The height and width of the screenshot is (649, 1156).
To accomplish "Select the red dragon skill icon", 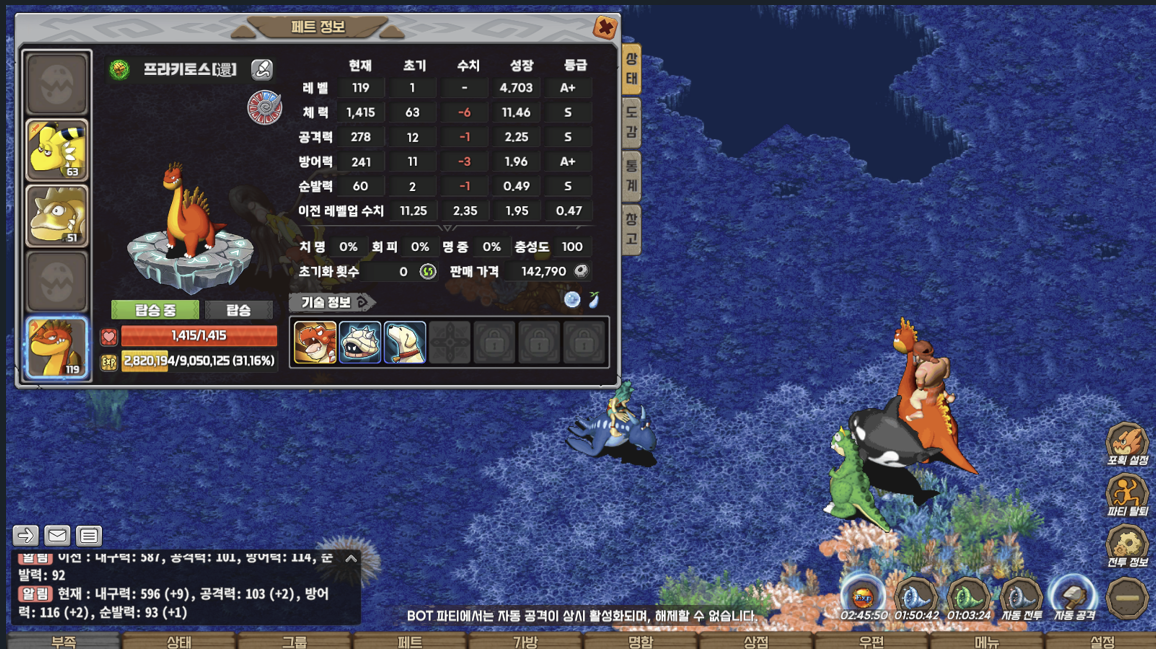I will point(315,343).
